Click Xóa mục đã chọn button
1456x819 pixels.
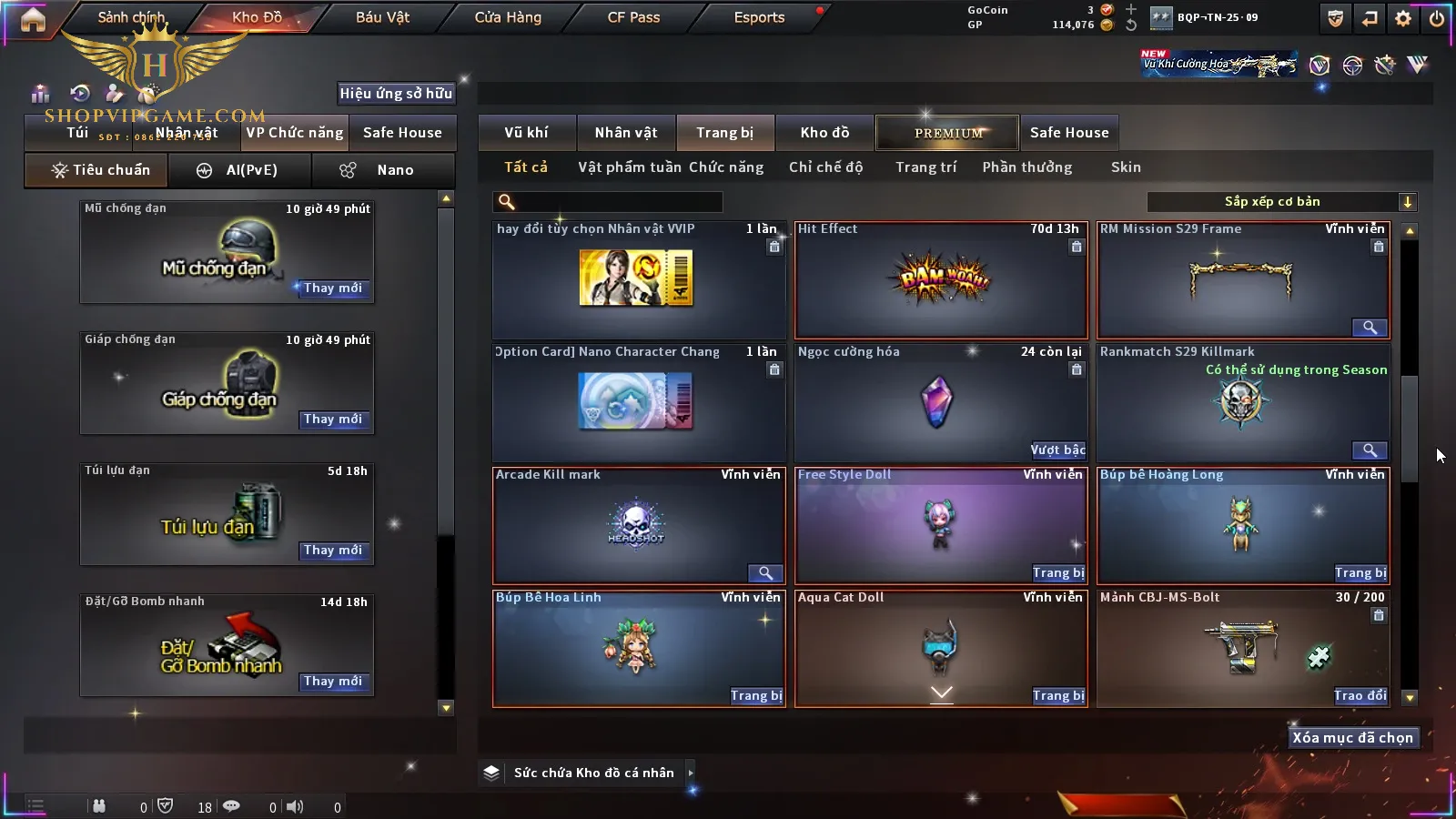[x=1352, y=738]
